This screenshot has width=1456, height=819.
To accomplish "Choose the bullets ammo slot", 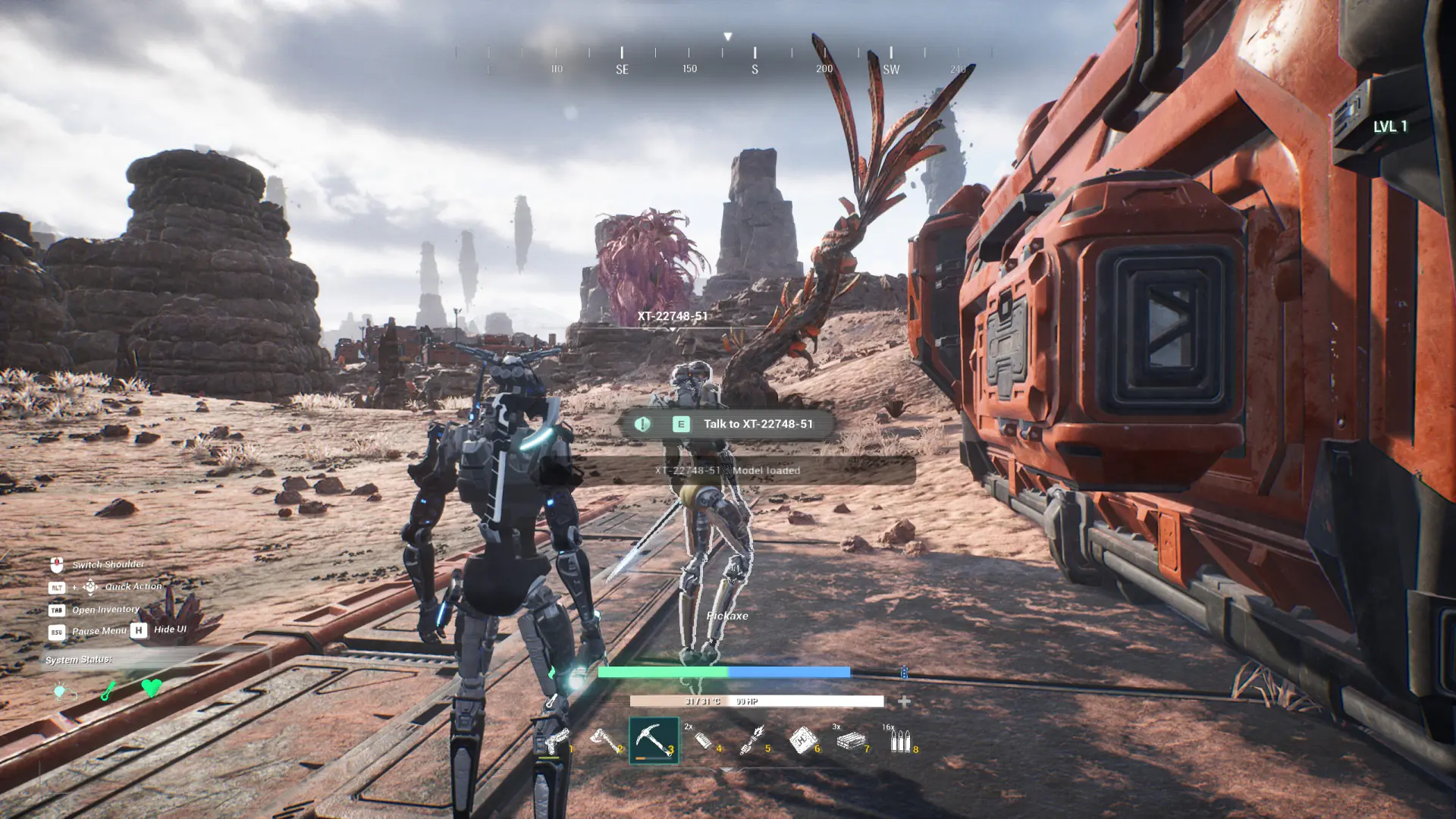I will click(900, 739).
